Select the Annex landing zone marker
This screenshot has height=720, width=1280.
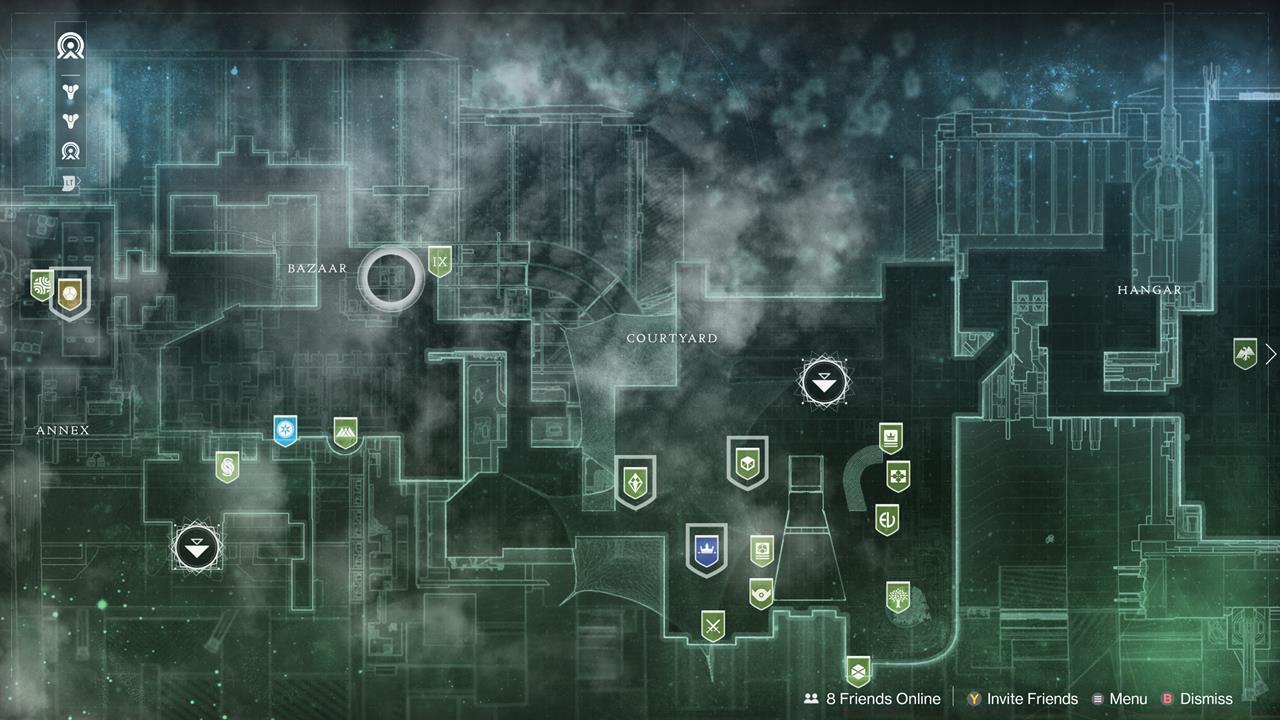coord(196,547)
